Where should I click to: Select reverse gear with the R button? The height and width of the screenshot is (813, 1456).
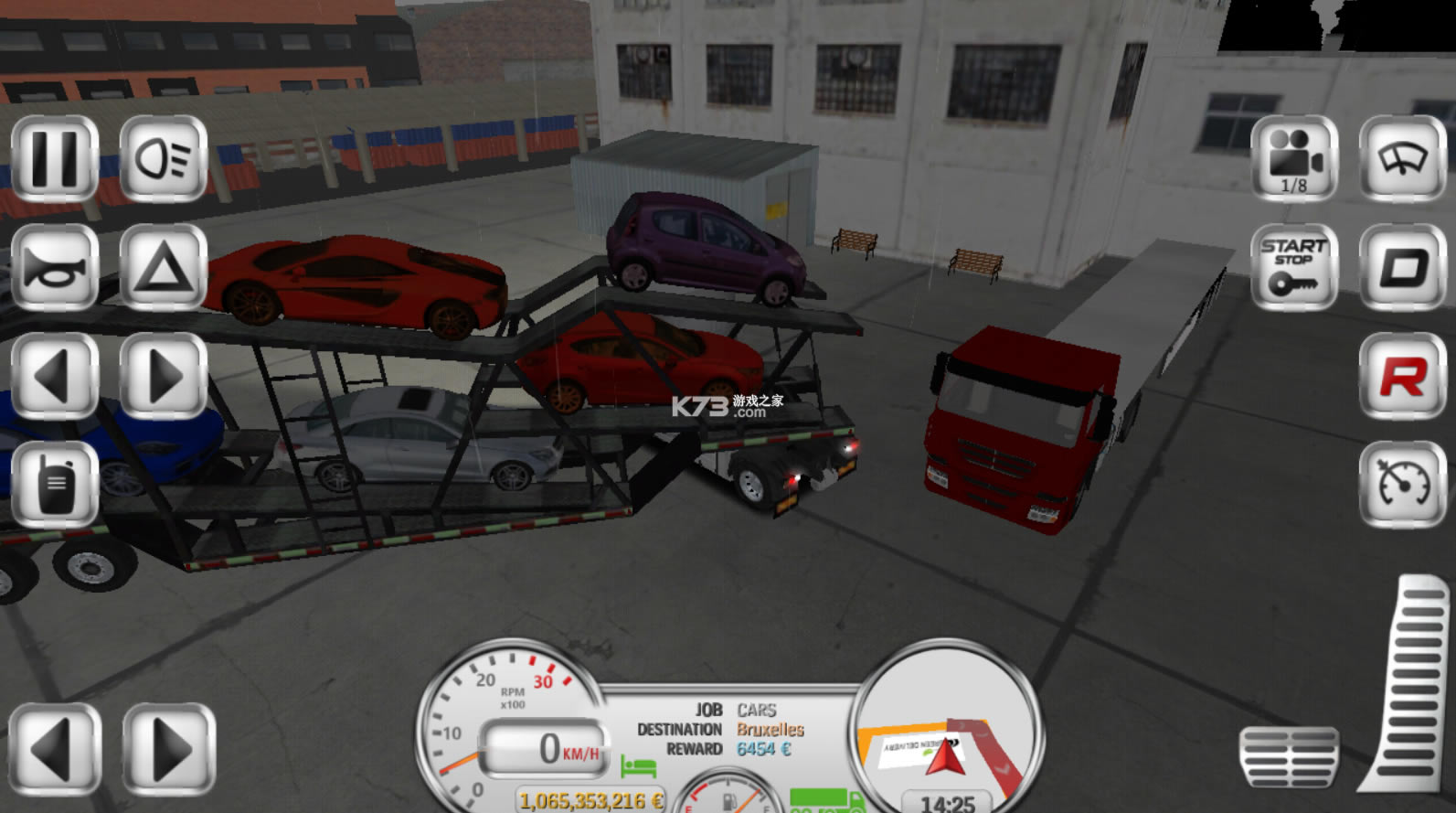tap(1403, 376)
